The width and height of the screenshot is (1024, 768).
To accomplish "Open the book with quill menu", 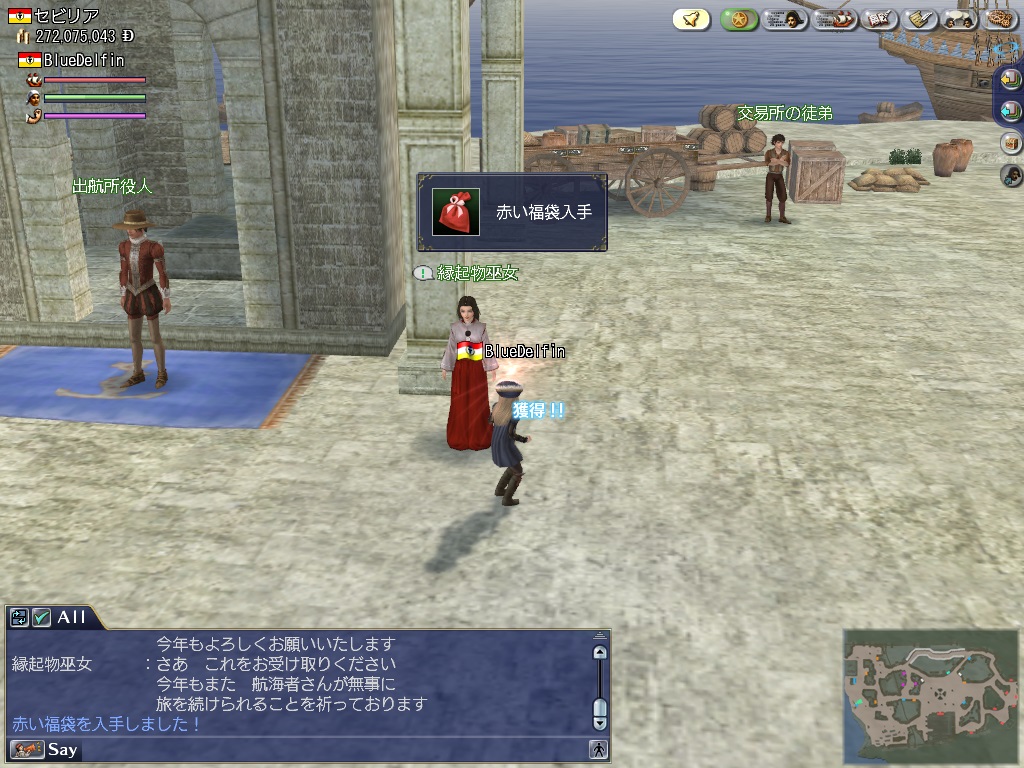I will 880,19.
